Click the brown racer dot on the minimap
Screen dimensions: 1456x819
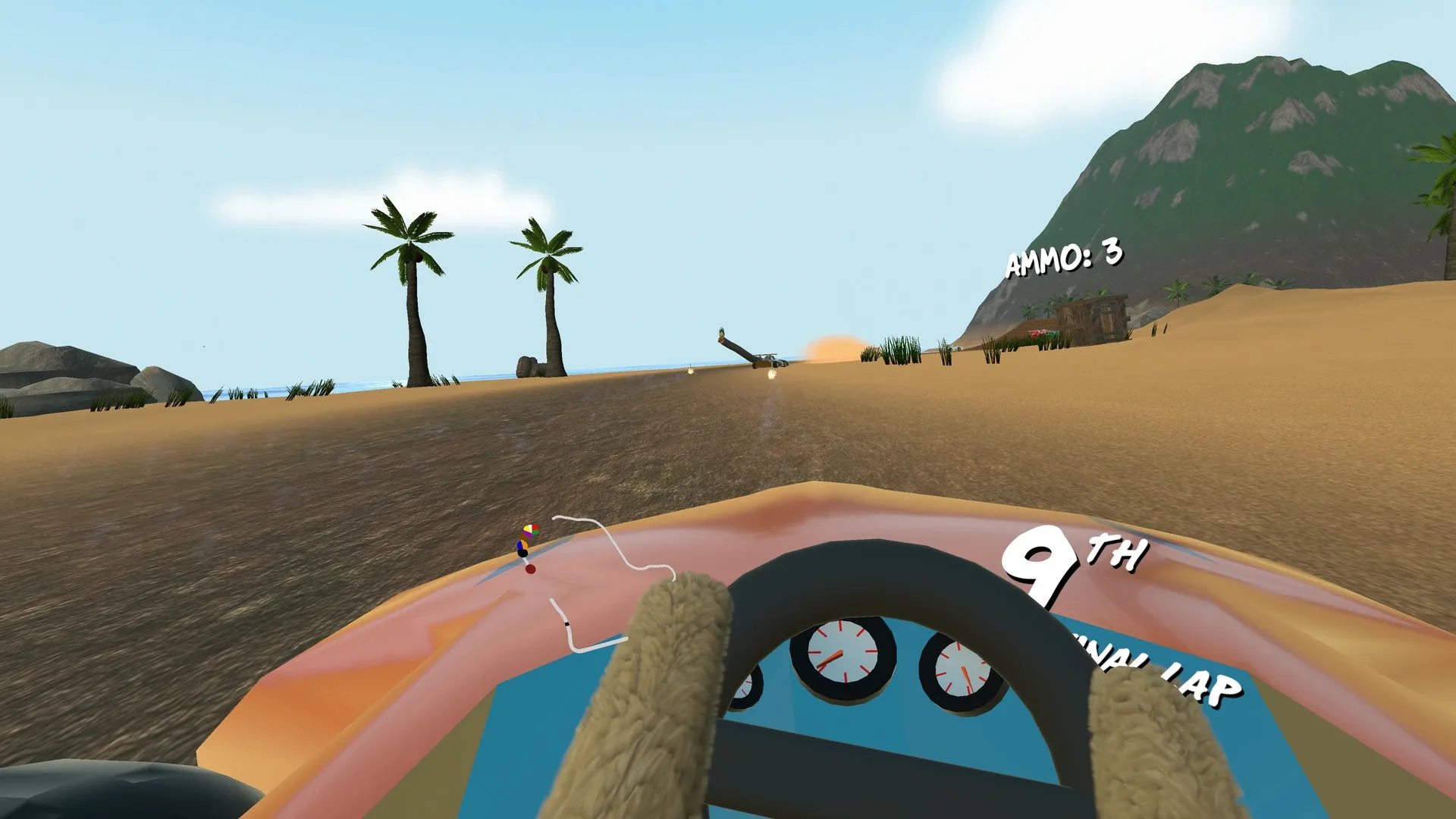(x=525, y=536)
